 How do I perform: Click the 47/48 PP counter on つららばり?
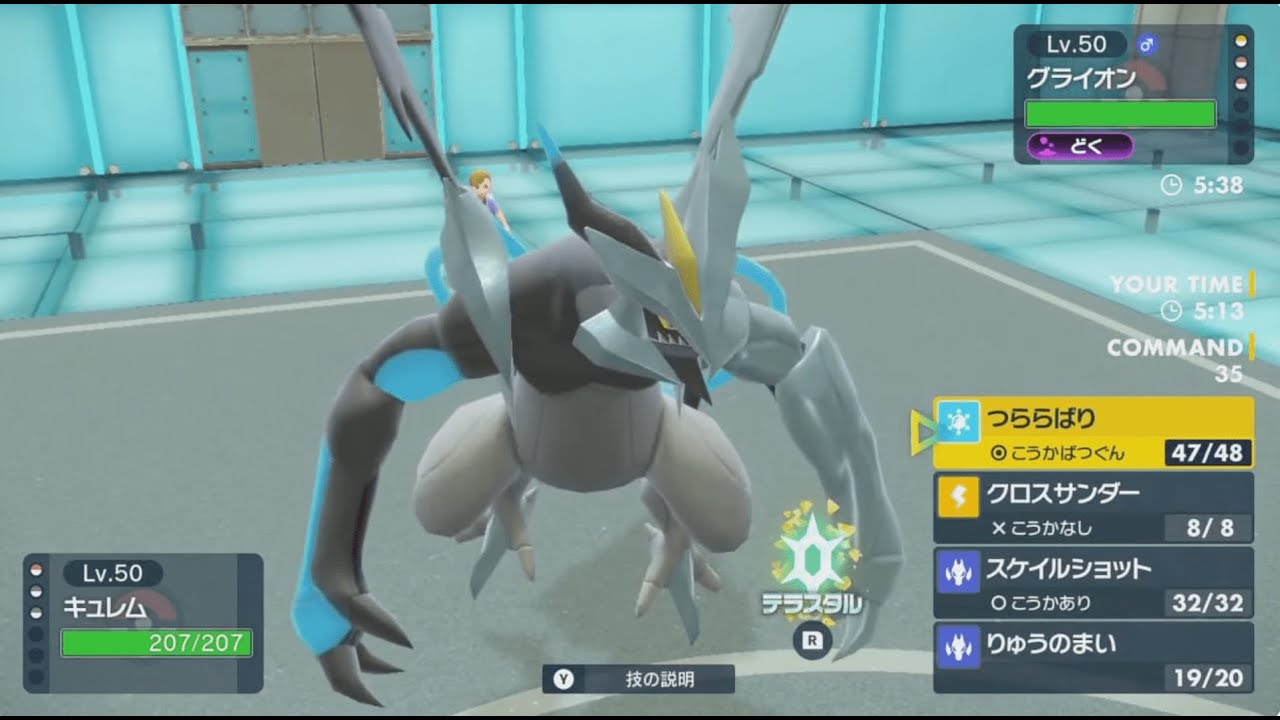(1209, 452)
